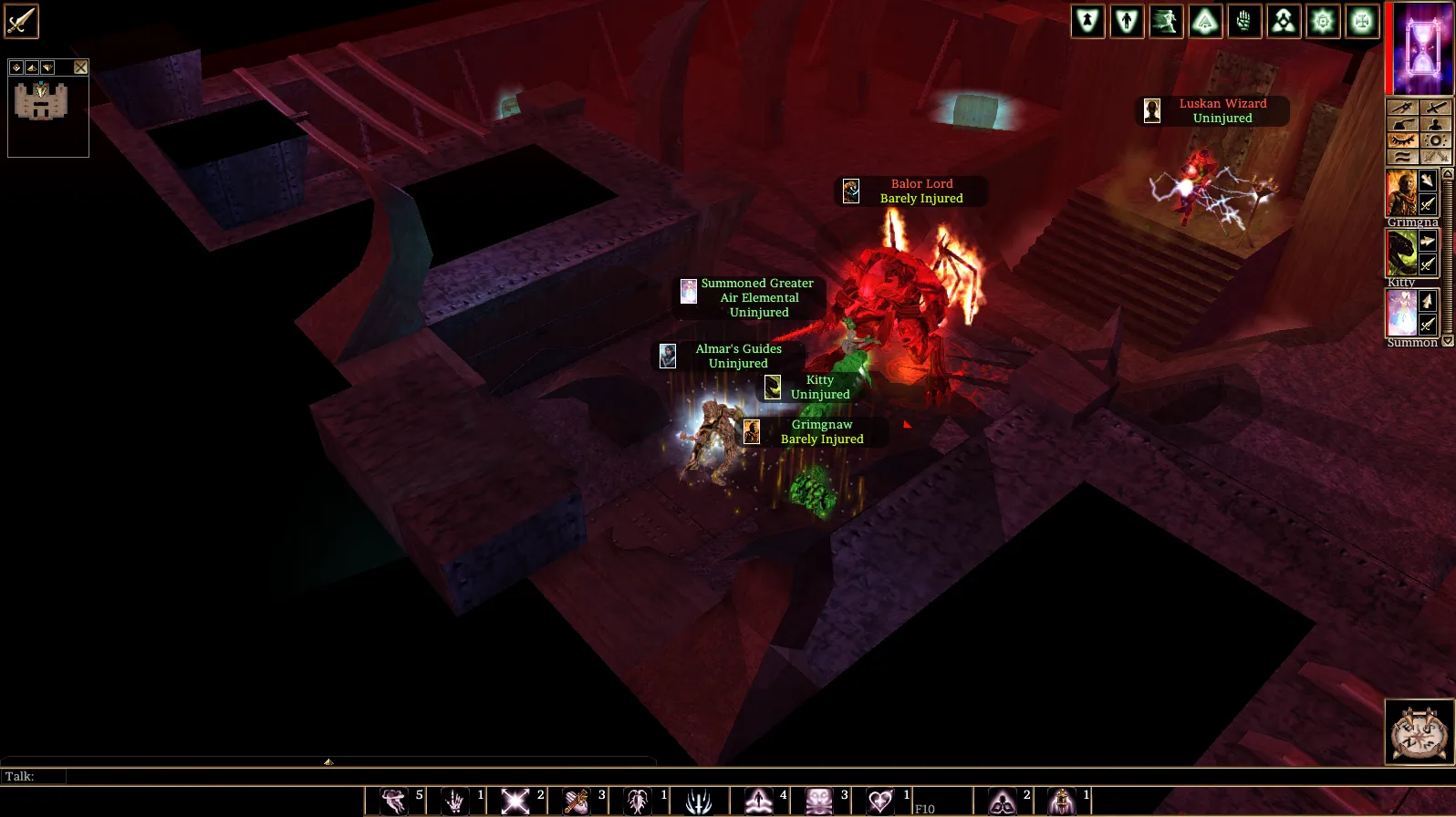Click the running figure status icon

click(x=1166, y=21)
